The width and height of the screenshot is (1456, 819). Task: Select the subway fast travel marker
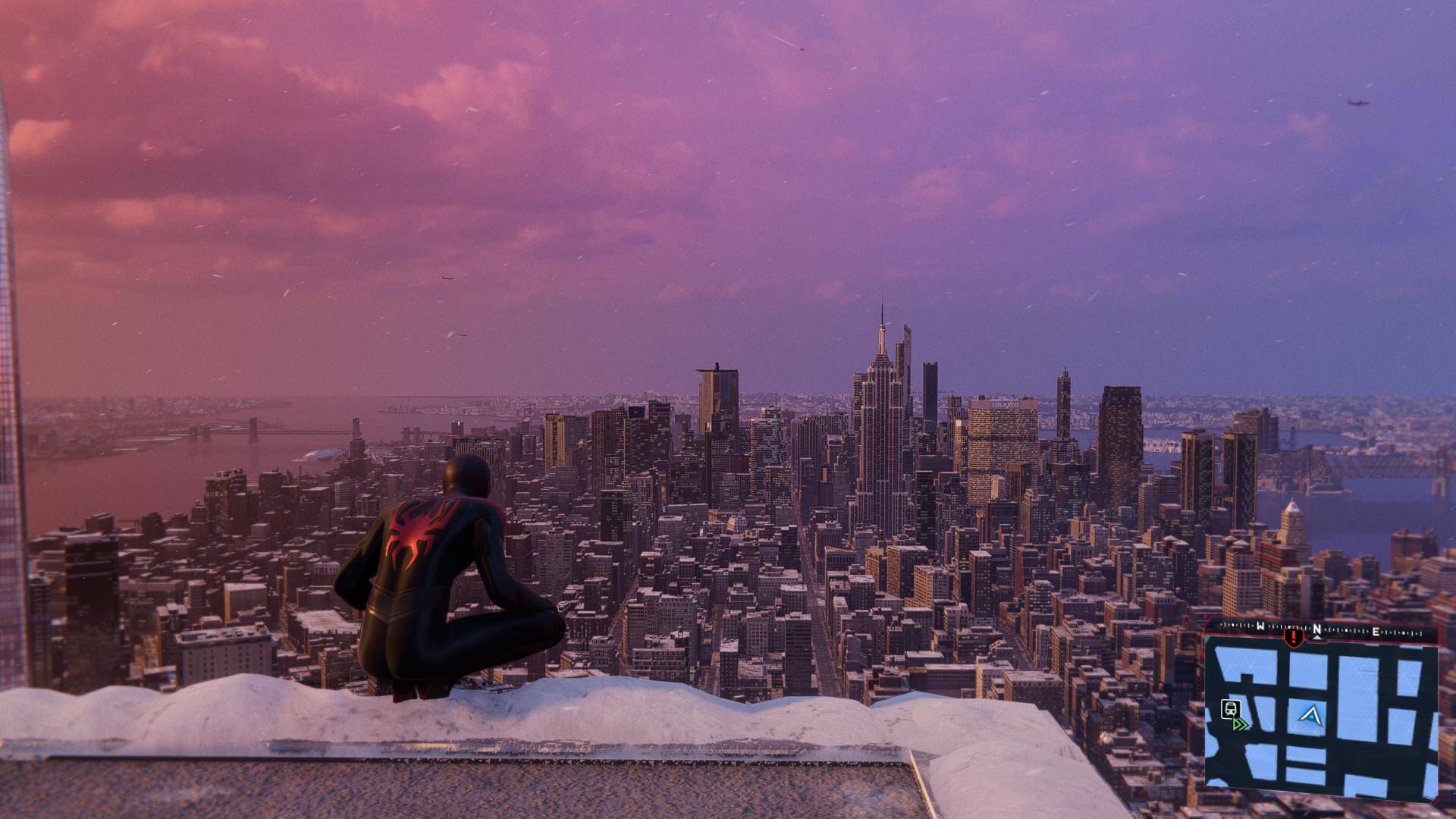click(x=1230, y=709)
